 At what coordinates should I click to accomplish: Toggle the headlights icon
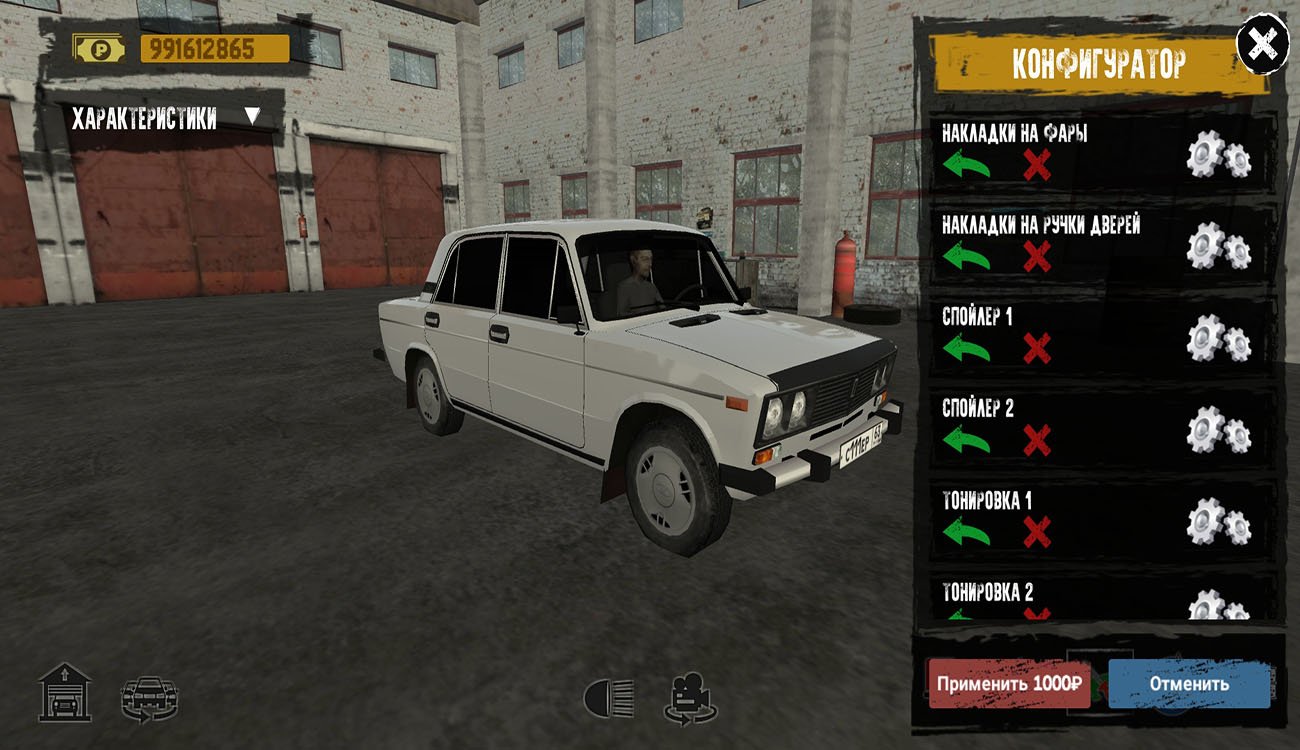coord(609,697)
